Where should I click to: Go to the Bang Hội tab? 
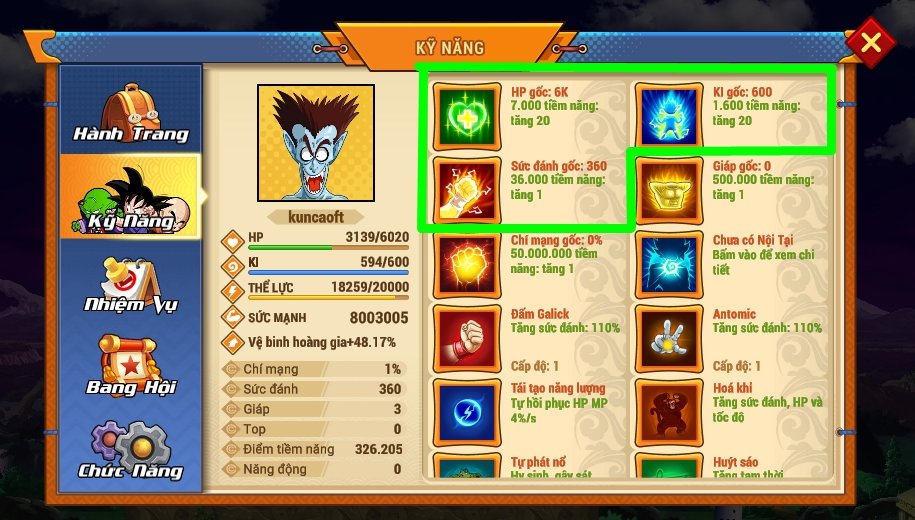[x=130, y=366]
